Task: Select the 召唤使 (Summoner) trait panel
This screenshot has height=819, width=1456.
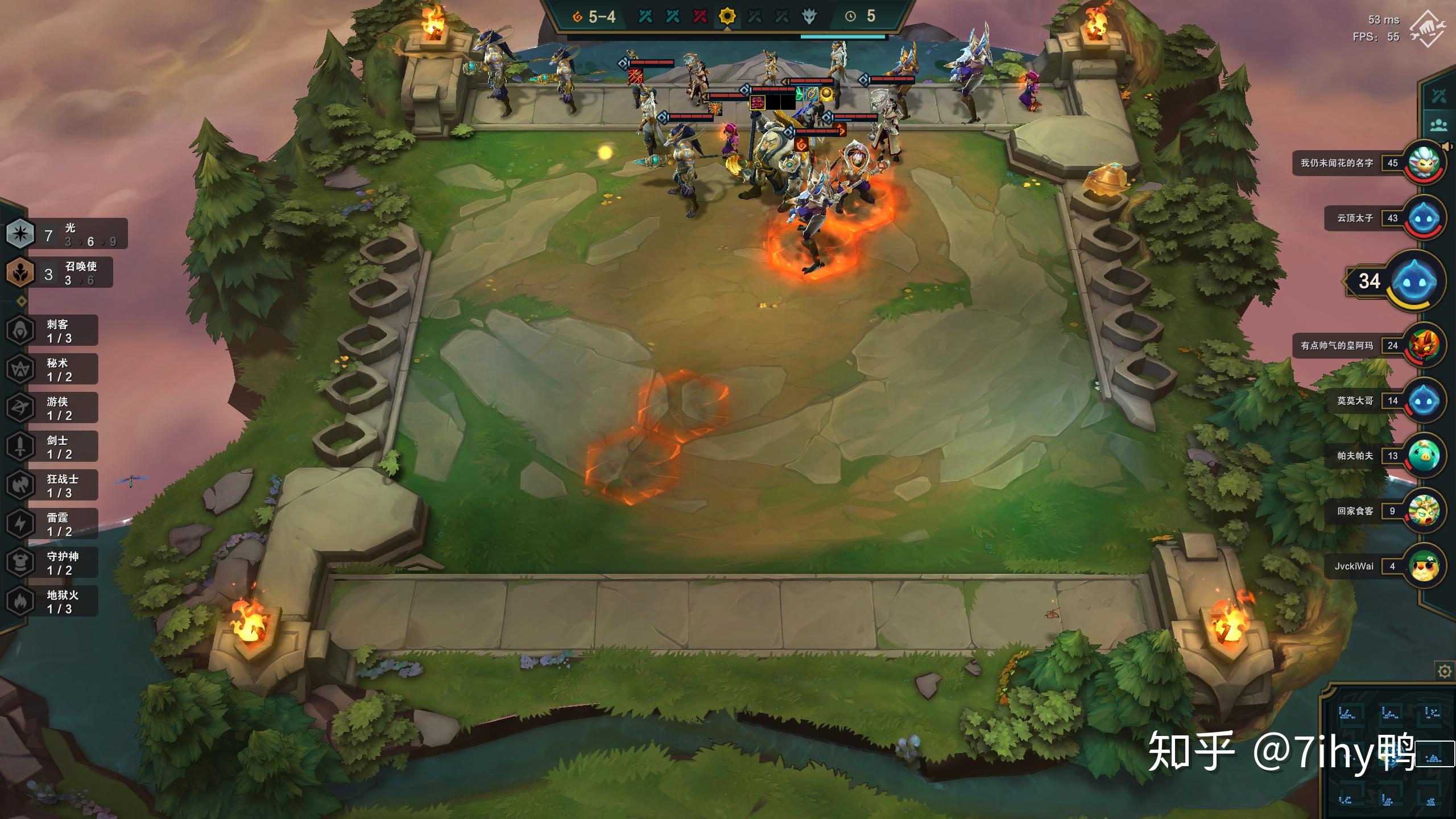Action: [x=60, y=273]
